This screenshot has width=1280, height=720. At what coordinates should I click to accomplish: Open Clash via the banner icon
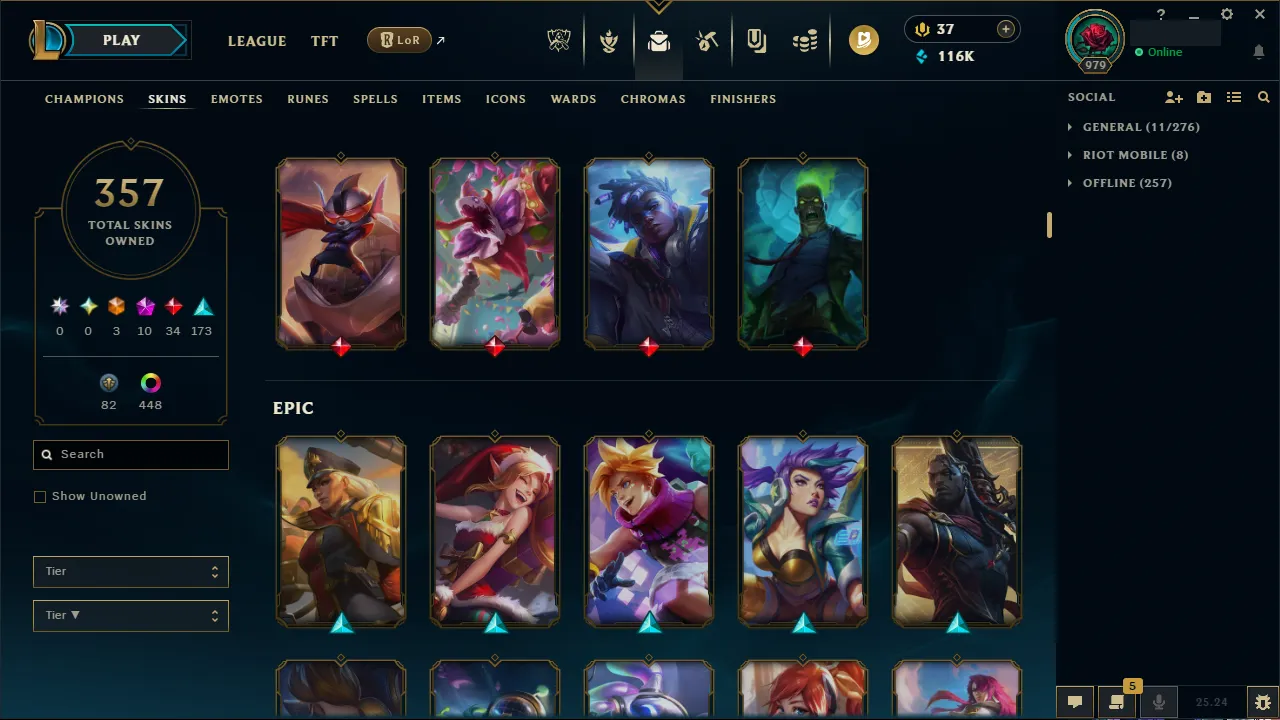coord(756,41)
